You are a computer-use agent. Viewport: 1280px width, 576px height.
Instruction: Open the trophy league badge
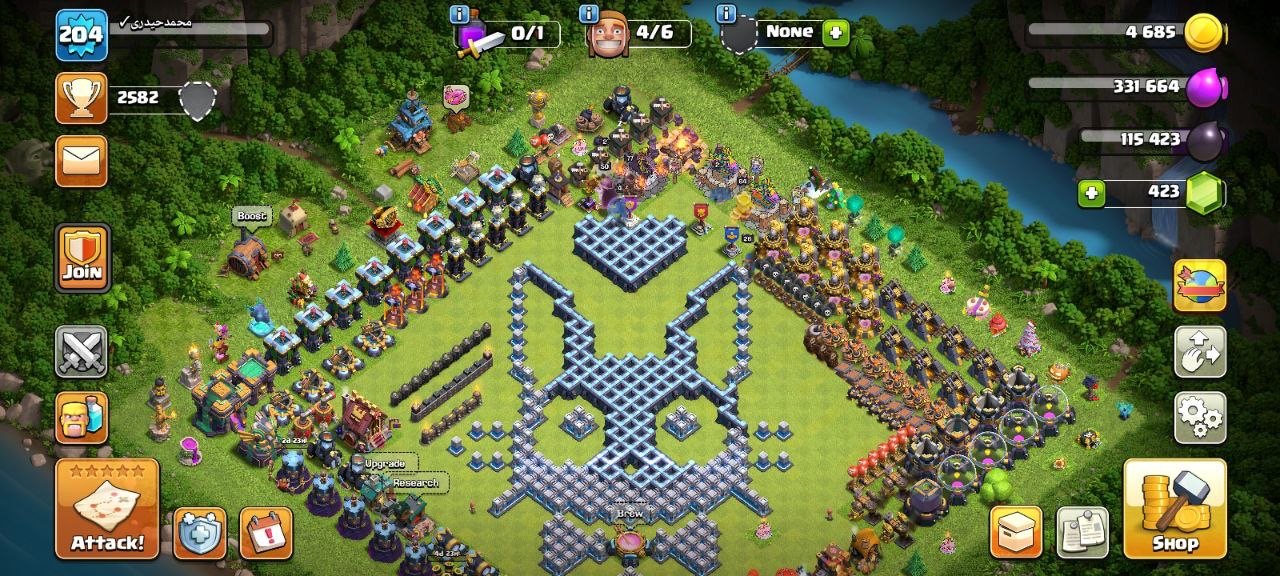tap(81, 98)
